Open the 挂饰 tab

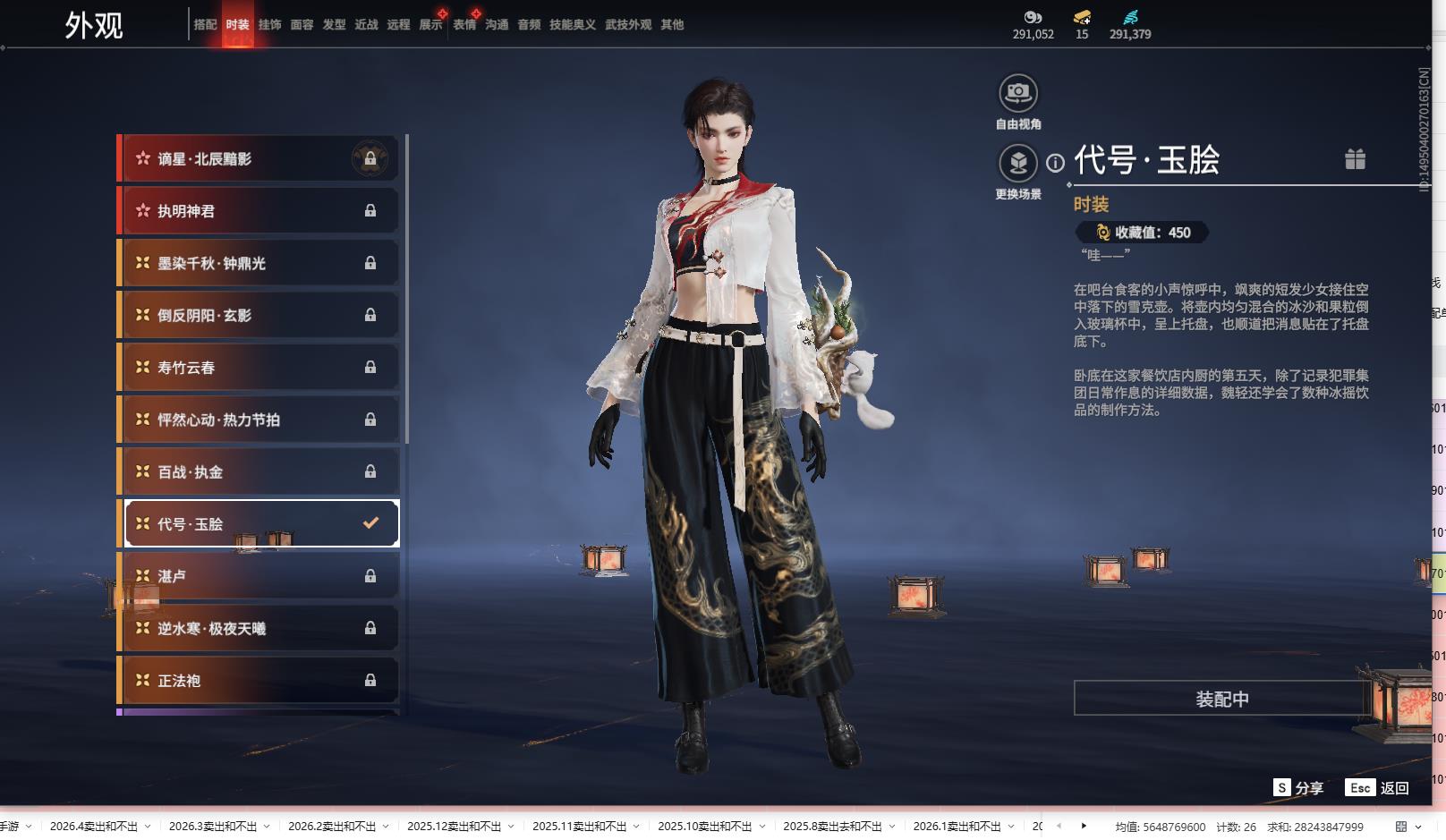[x=269, y=25]
